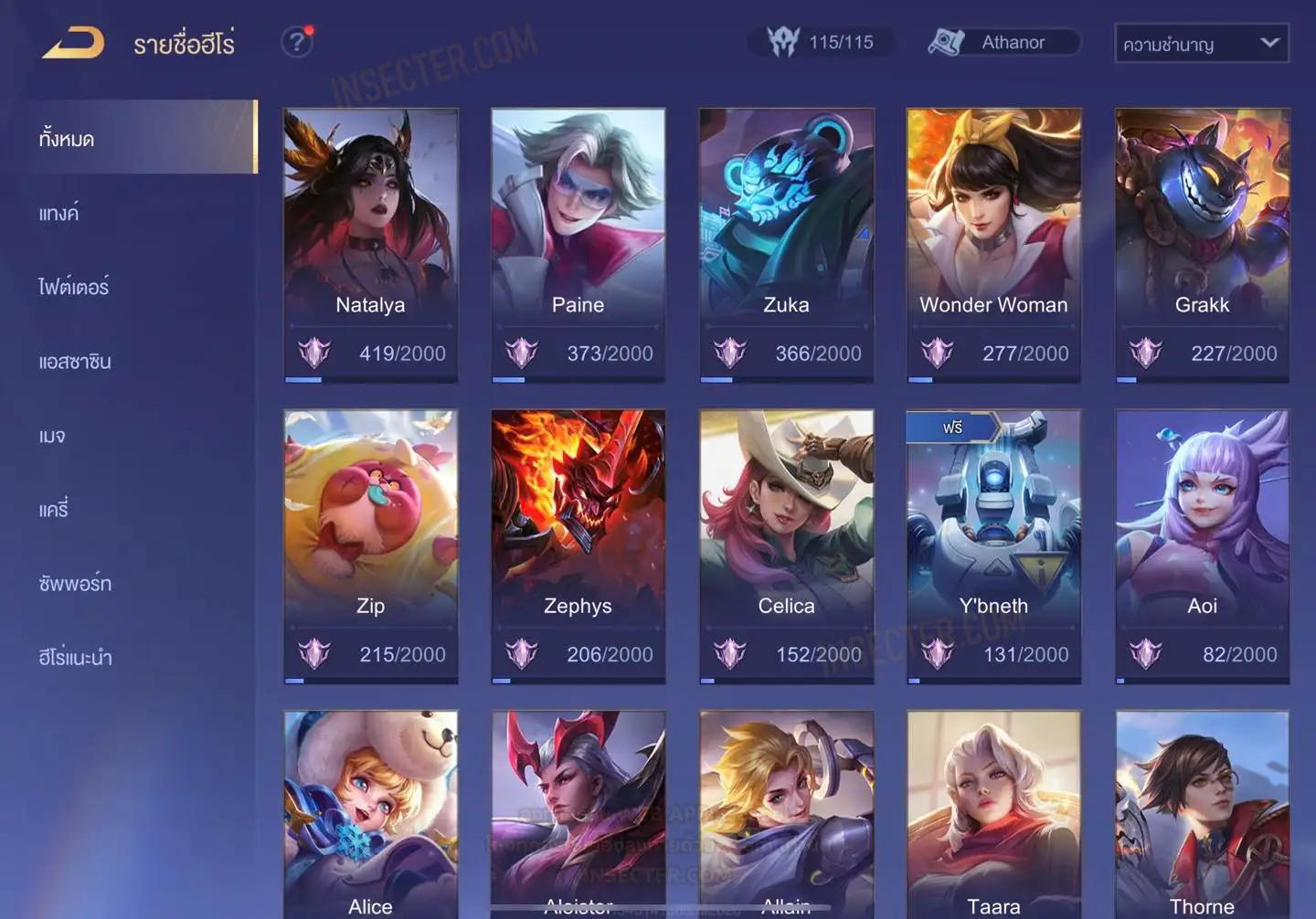Open the ฮีโร่แนะนำ tab
This screenshot has width=1316, height=919.
75,658
